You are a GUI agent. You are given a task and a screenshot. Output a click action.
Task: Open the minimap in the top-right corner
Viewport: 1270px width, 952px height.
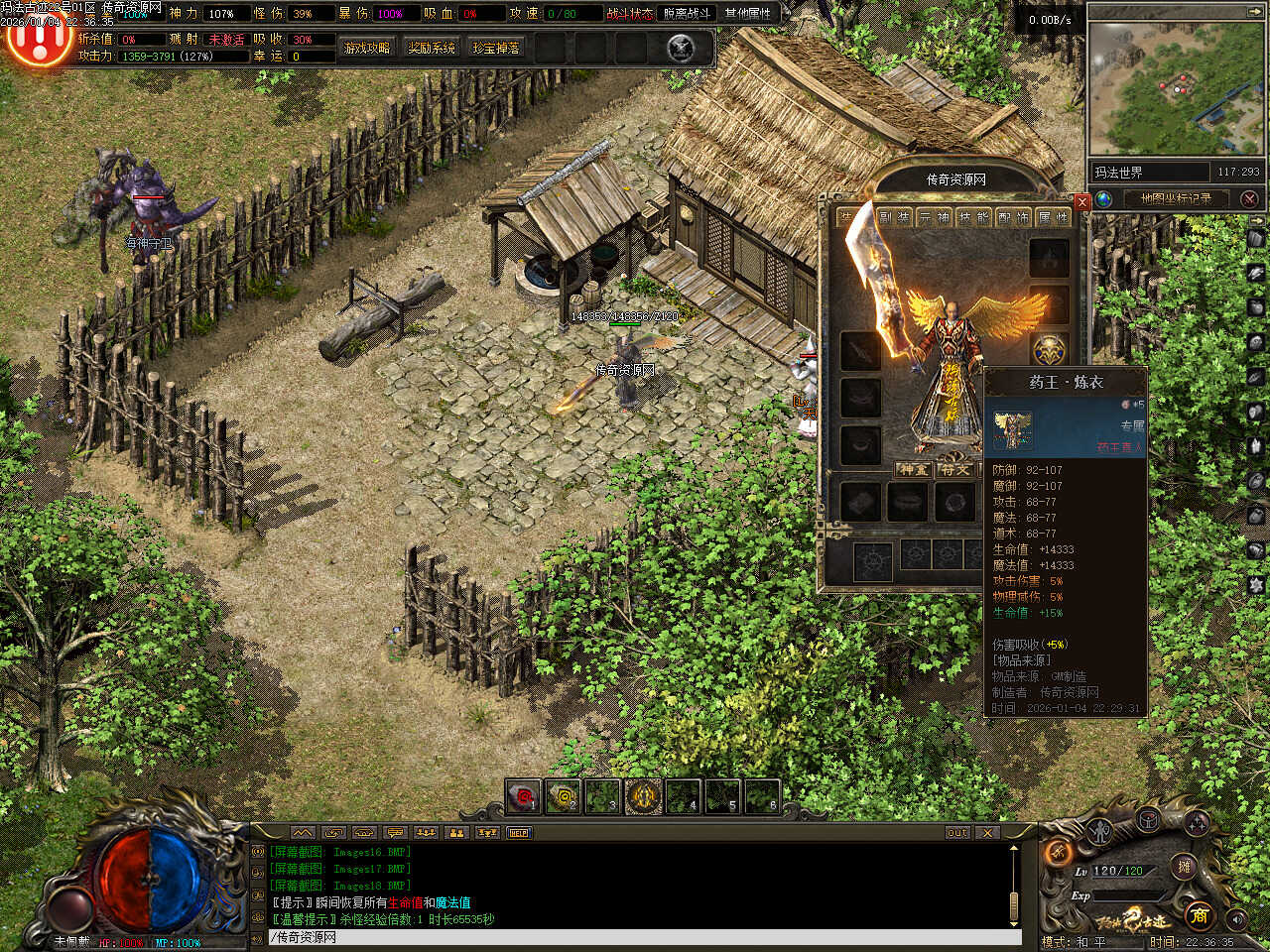pyautogui.click(x=1176, y=87)
